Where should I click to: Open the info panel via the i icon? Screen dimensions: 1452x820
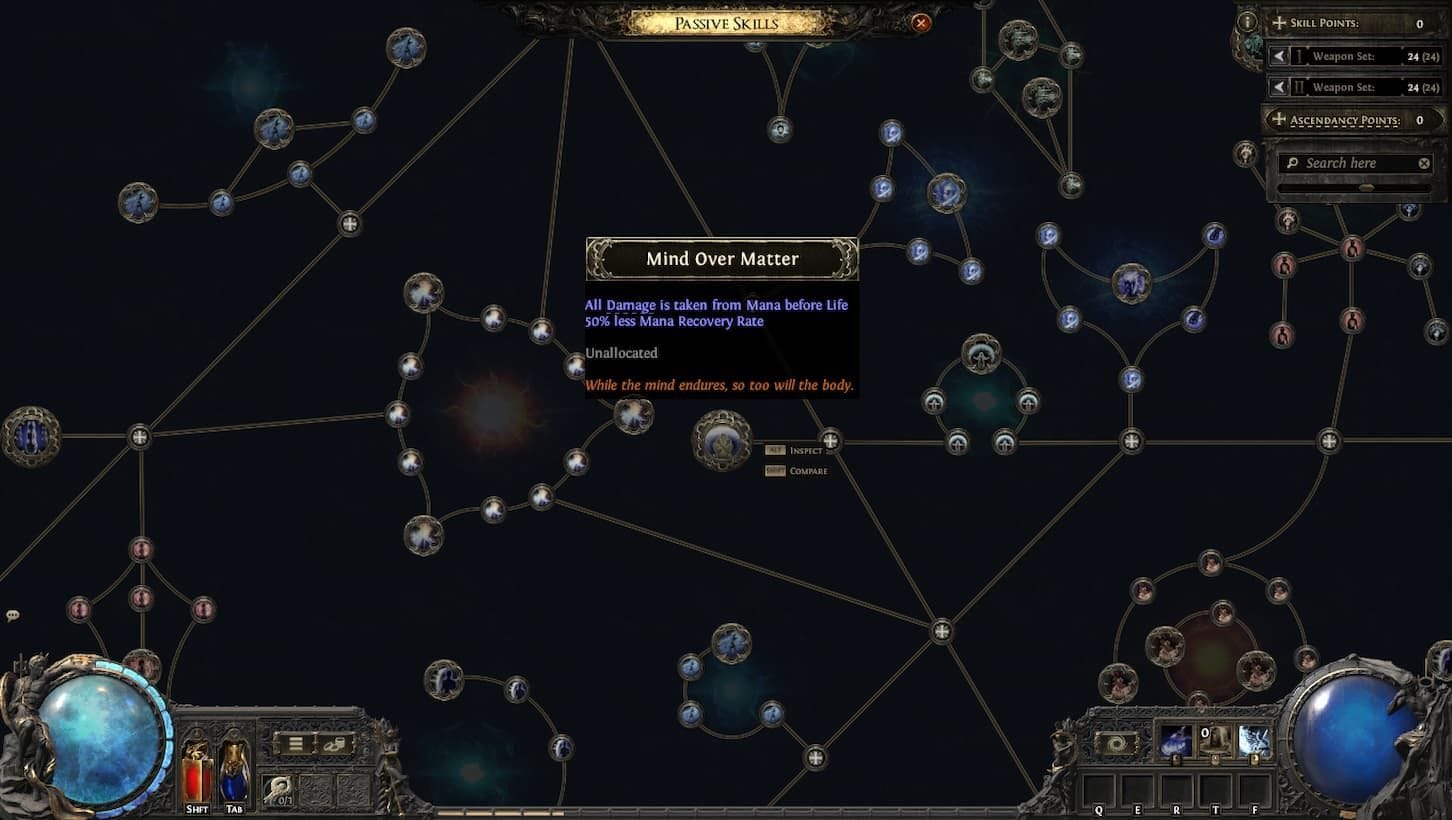tap(1246, 20)
